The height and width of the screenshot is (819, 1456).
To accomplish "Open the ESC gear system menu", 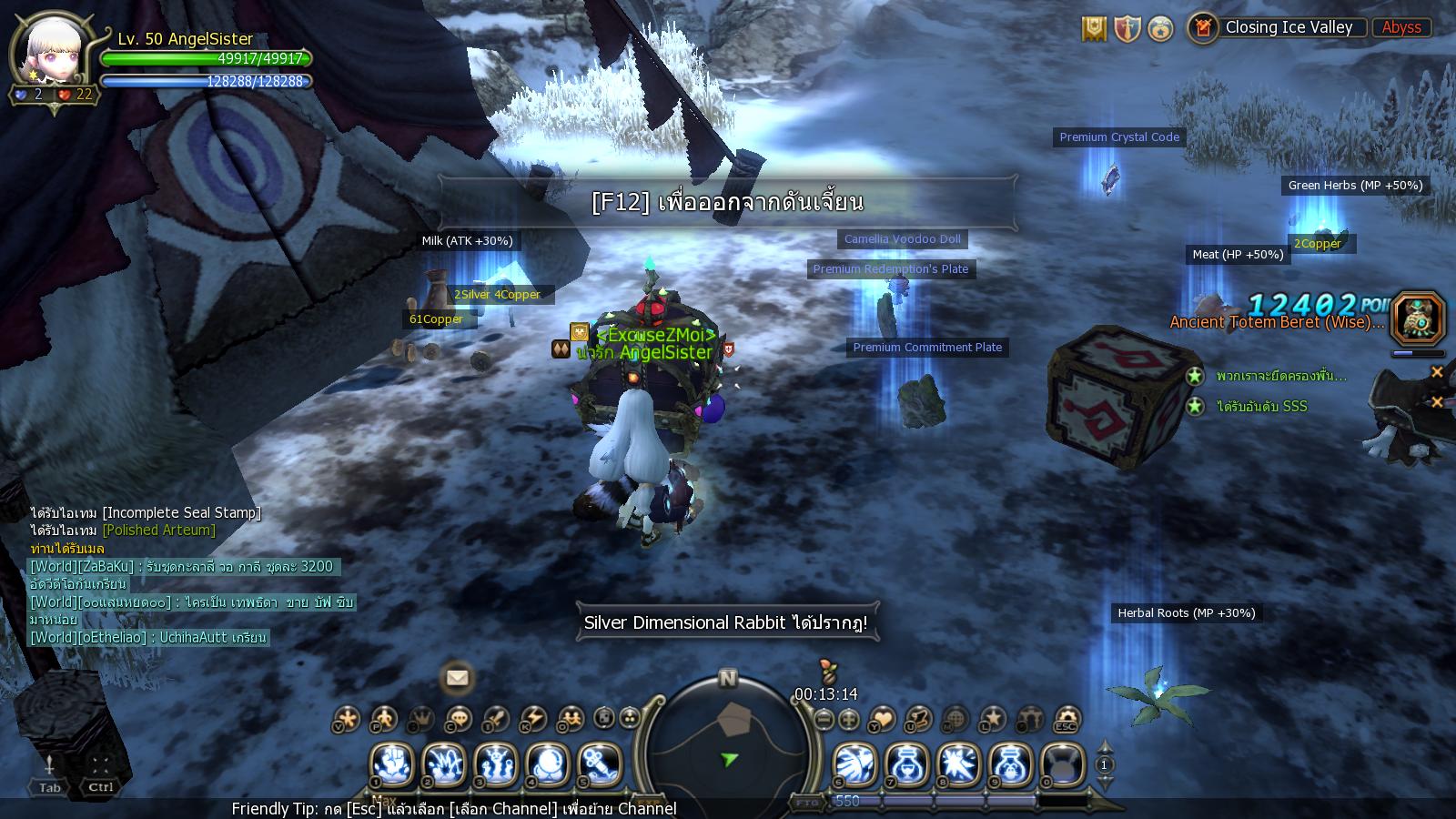I will pos(1066,720).
